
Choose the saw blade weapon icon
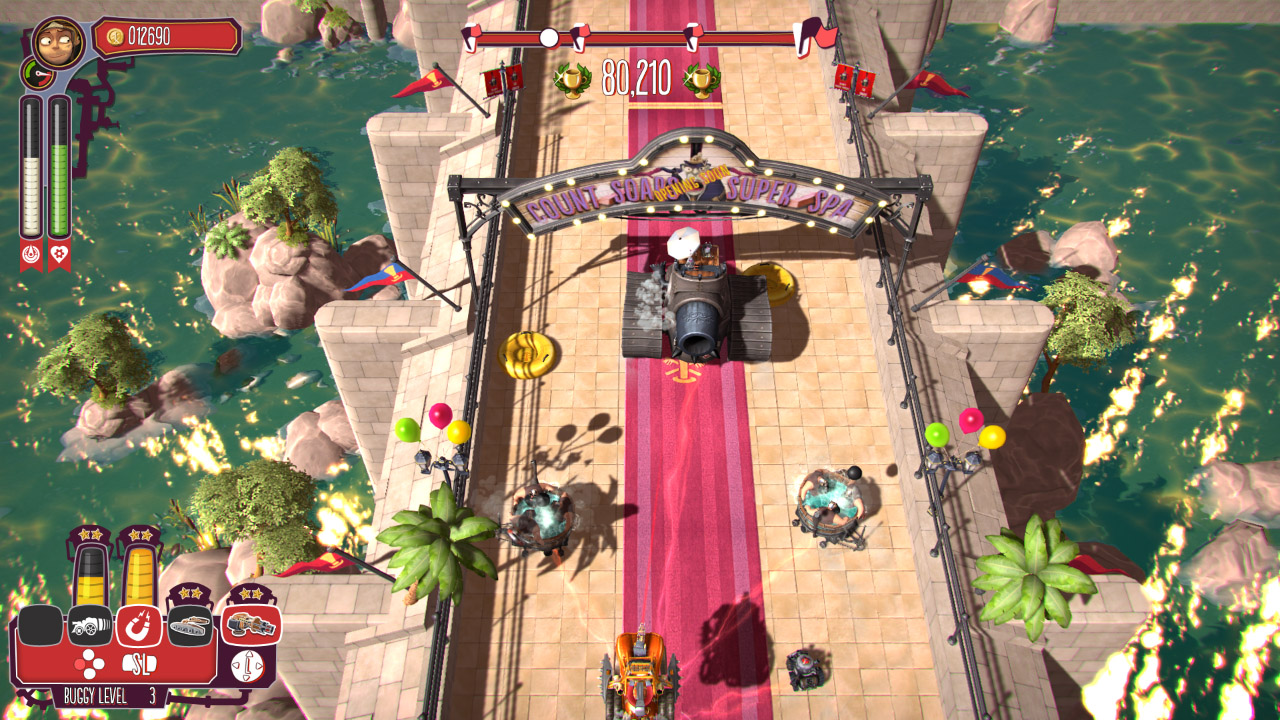pyautogui.click(x=190, y=627)
